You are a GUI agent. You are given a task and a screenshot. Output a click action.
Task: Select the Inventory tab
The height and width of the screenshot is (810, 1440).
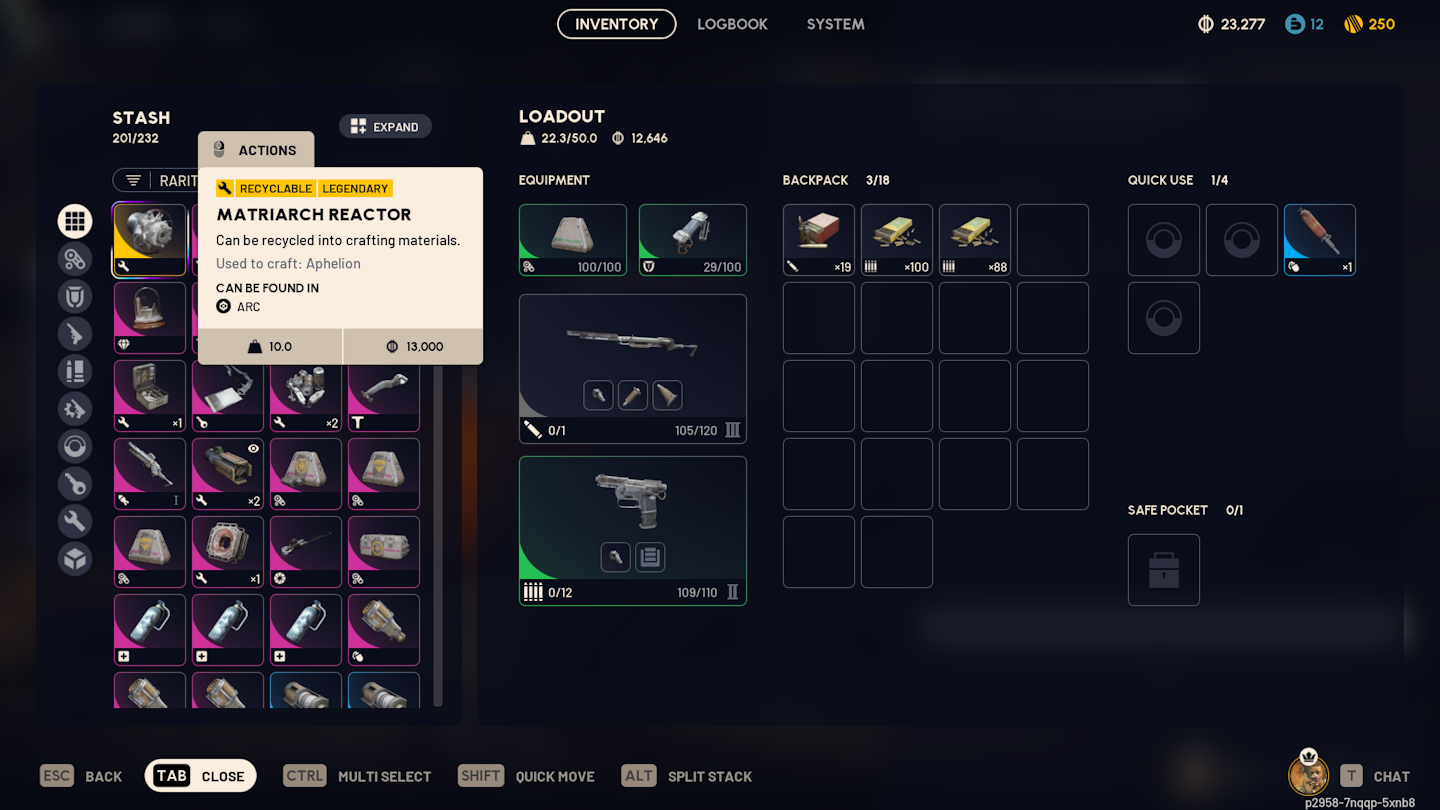coord(616,24)
